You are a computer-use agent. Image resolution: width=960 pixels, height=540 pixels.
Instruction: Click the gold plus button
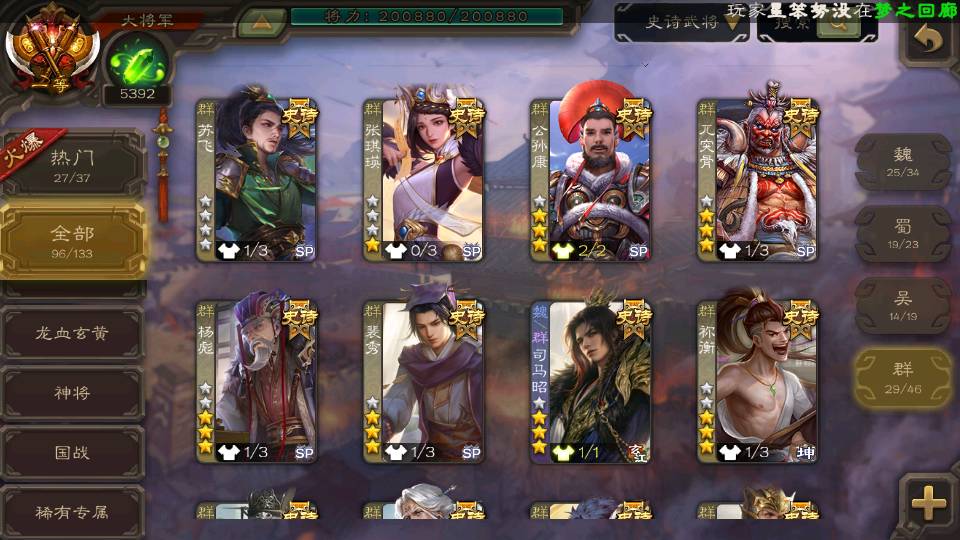coord(929,503)
